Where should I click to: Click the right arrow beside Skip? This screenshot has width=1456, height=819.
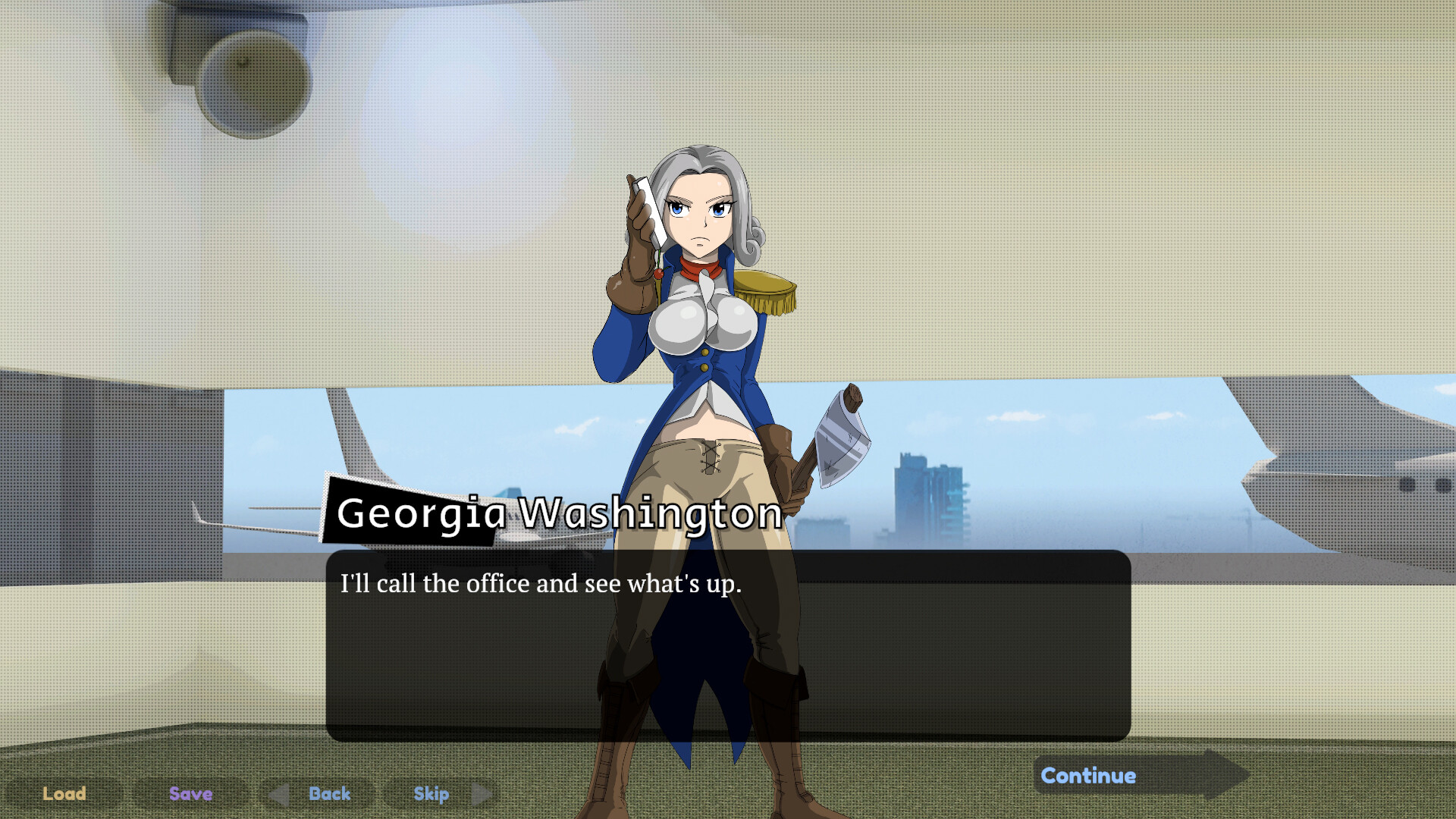click(x=480, y=794)
